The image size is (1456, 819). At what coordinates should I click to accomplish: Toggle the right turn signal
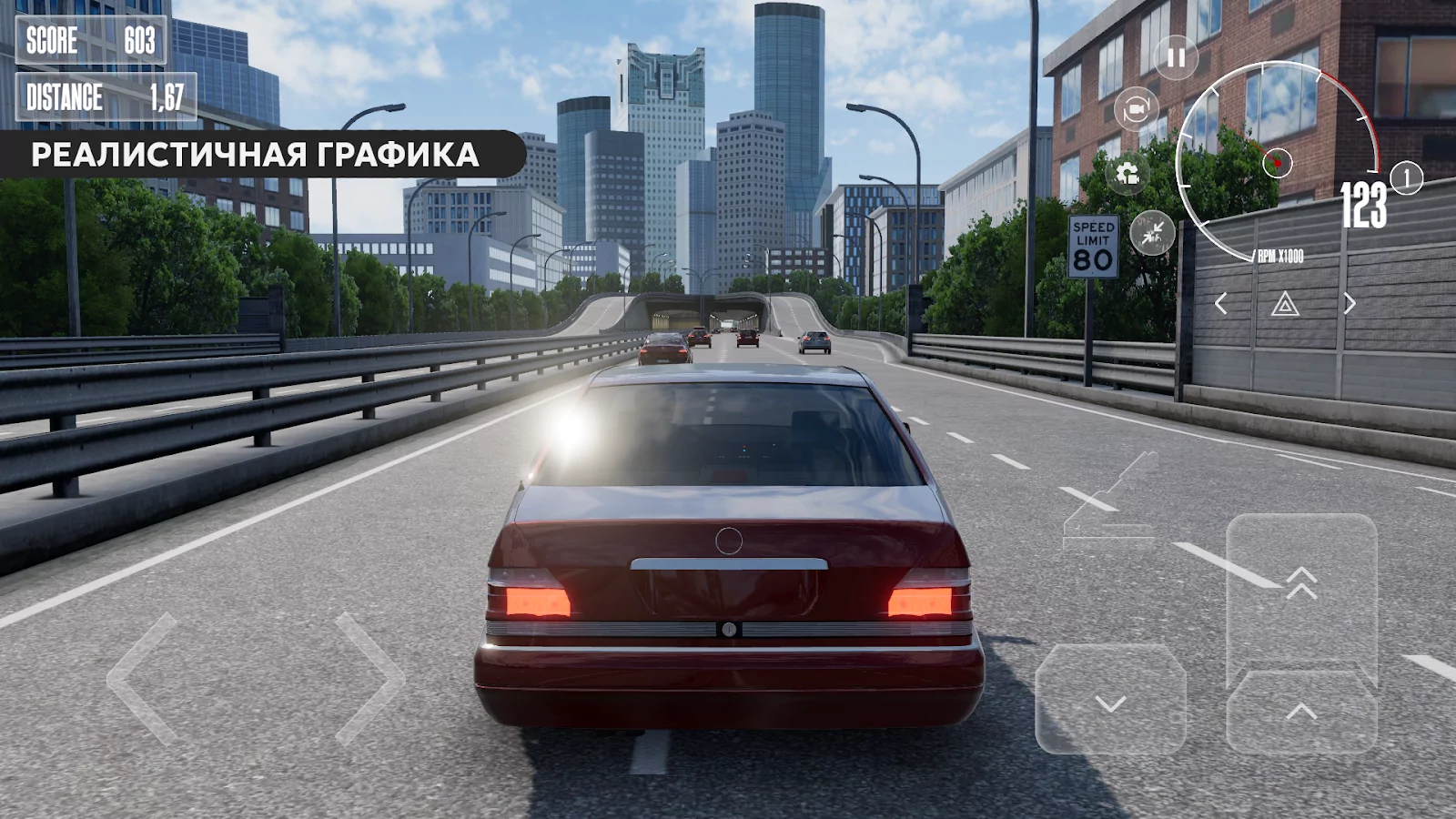point(1348,301)
